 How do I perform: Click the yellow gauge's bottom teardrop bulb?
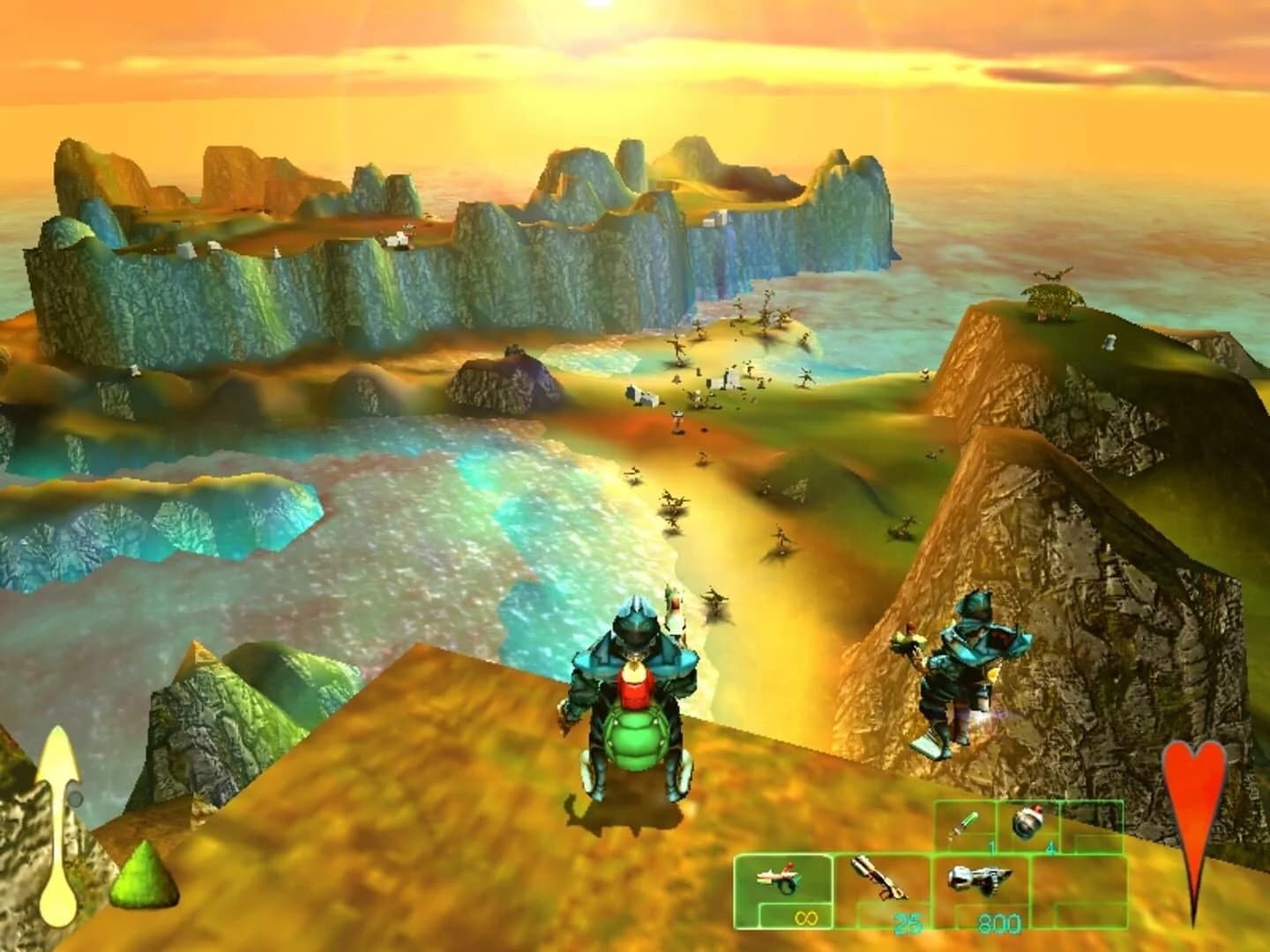(58, 908)
